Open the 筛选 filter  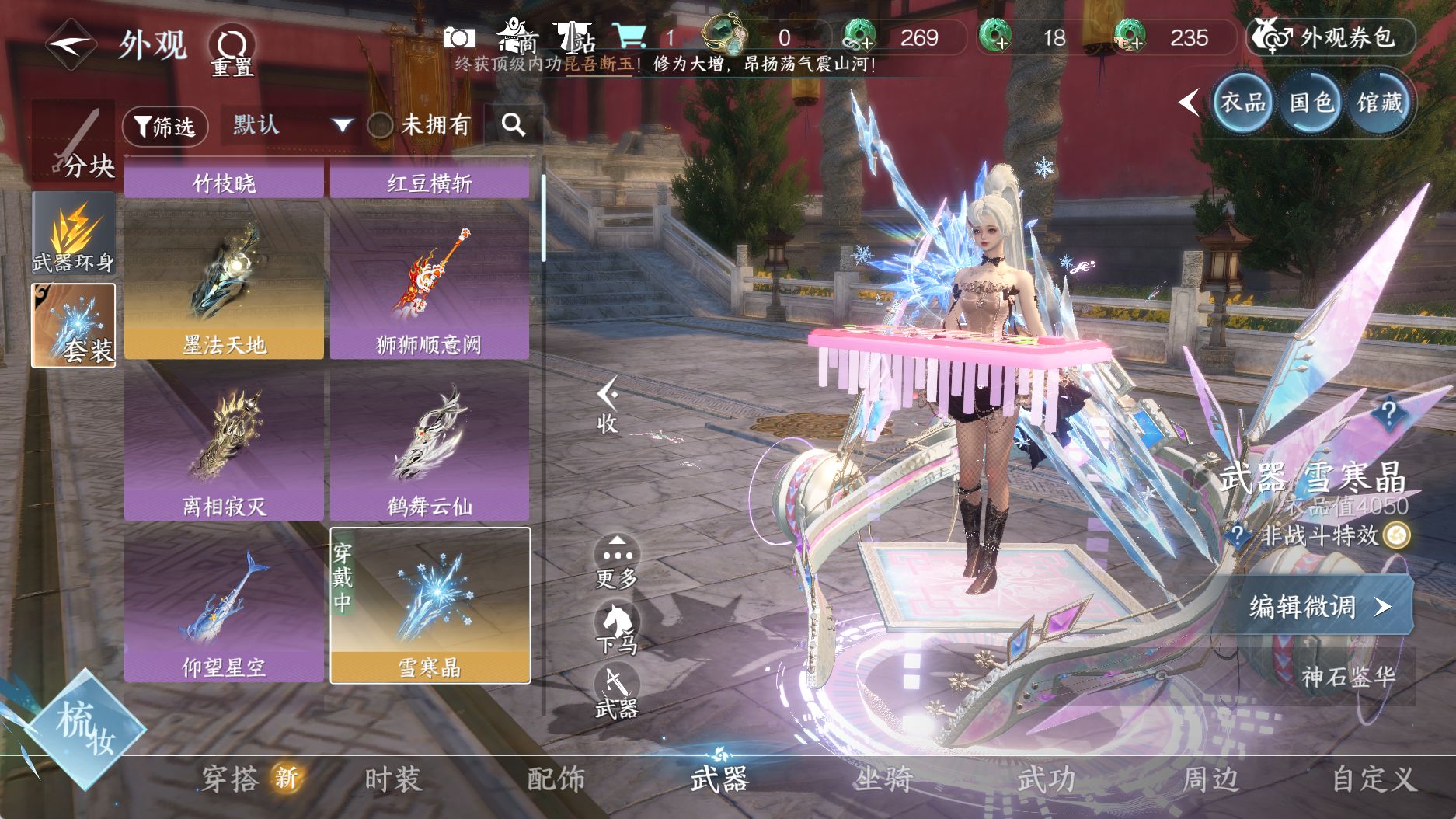point(165,126)
